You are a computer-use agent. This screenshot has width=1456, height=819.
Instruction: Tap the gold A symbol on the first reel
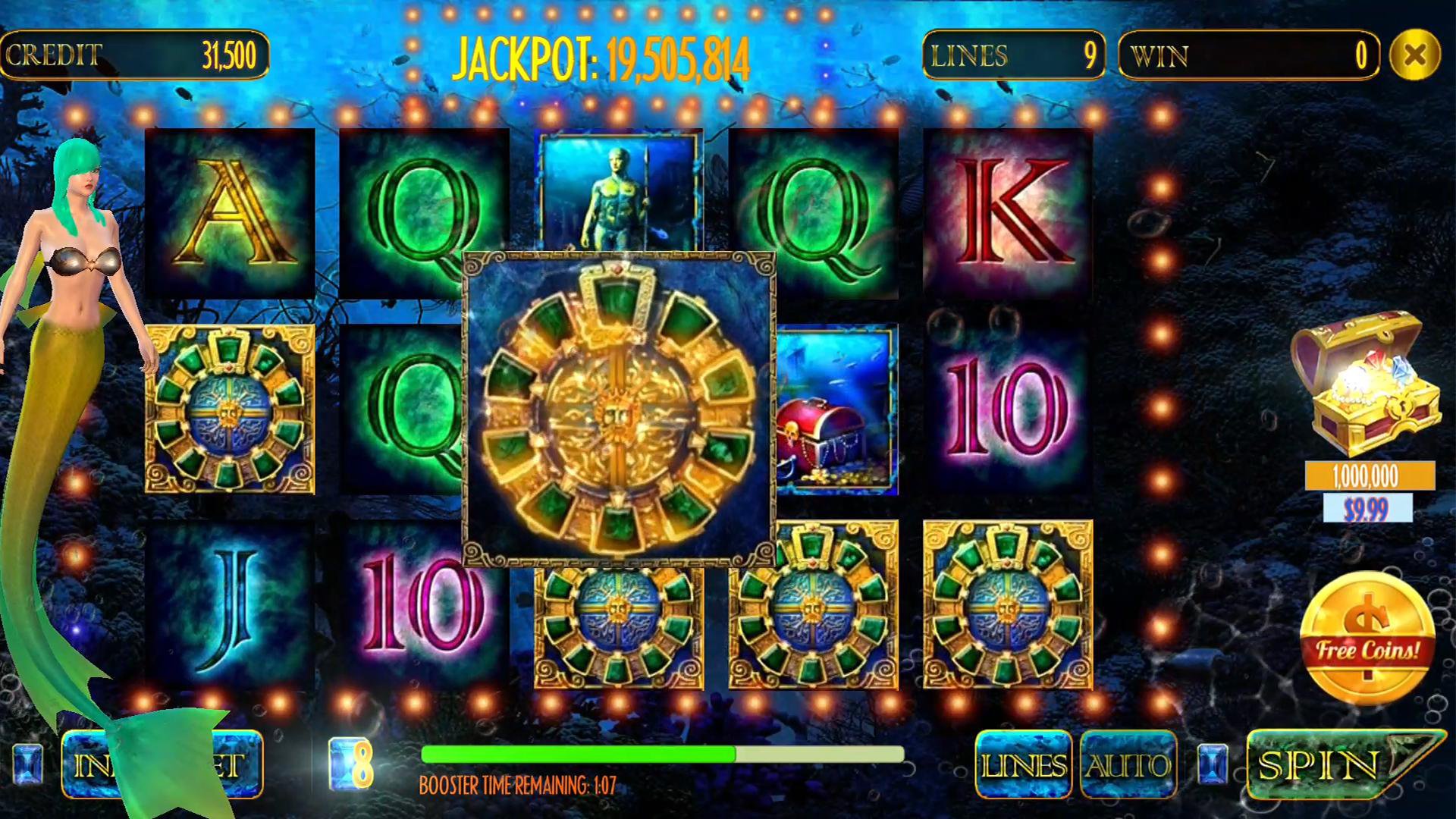click(227, 212)
